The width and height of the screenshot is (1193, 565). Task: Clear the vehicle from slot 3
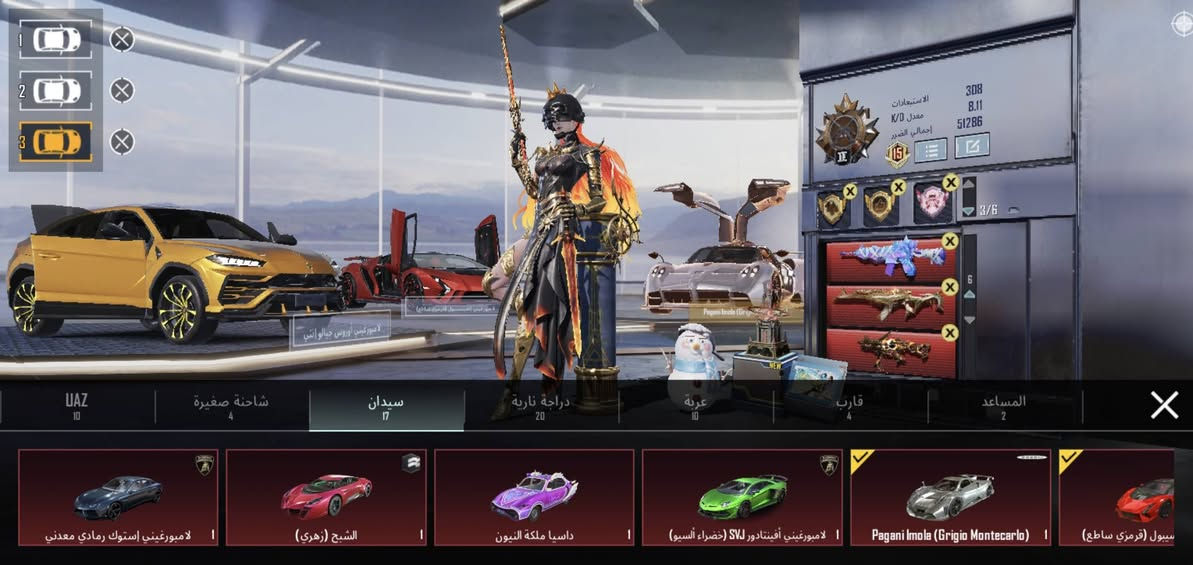point(122,142)
